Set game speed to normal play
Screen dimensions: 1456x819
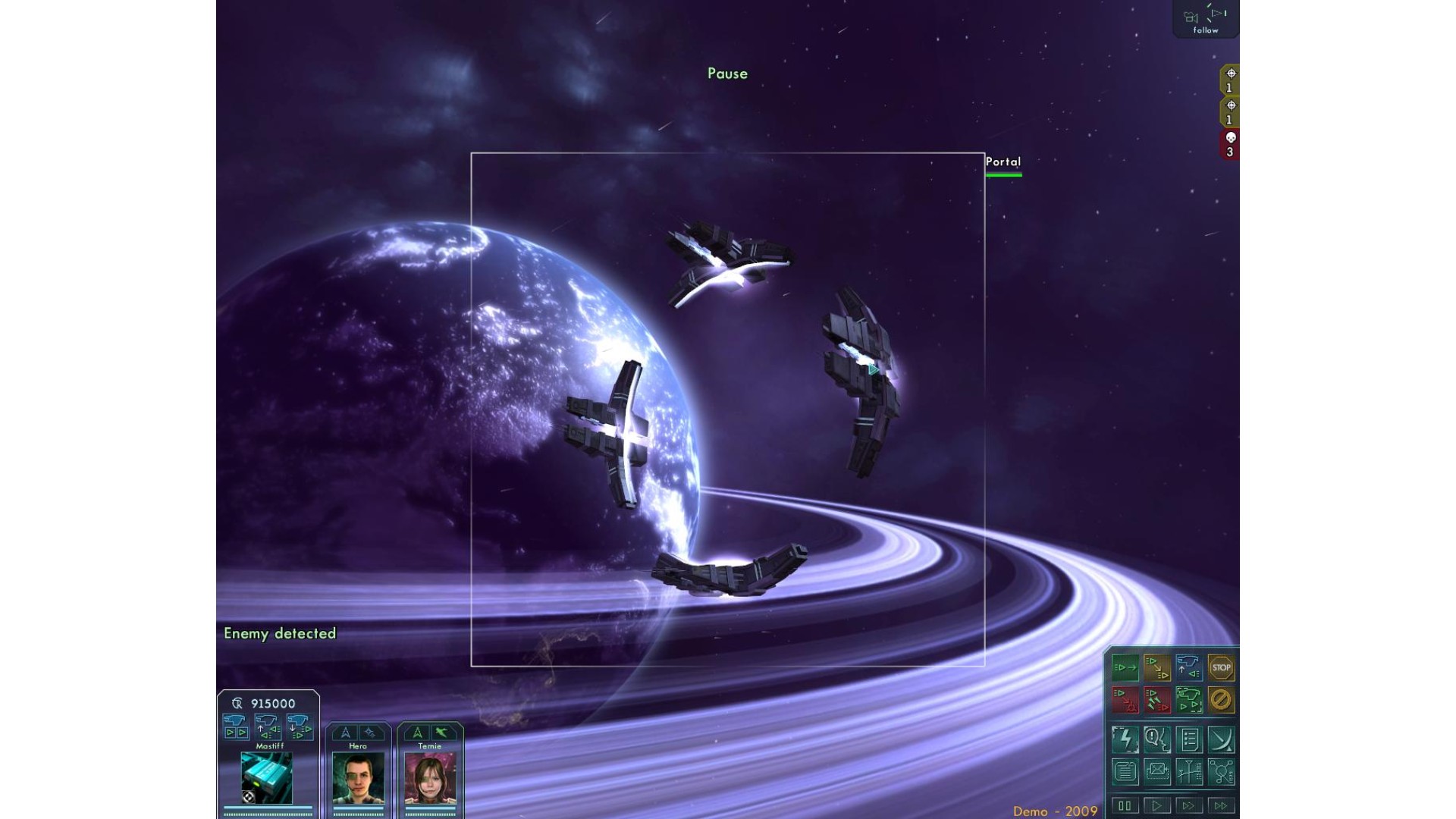(x=1156, y=805)
